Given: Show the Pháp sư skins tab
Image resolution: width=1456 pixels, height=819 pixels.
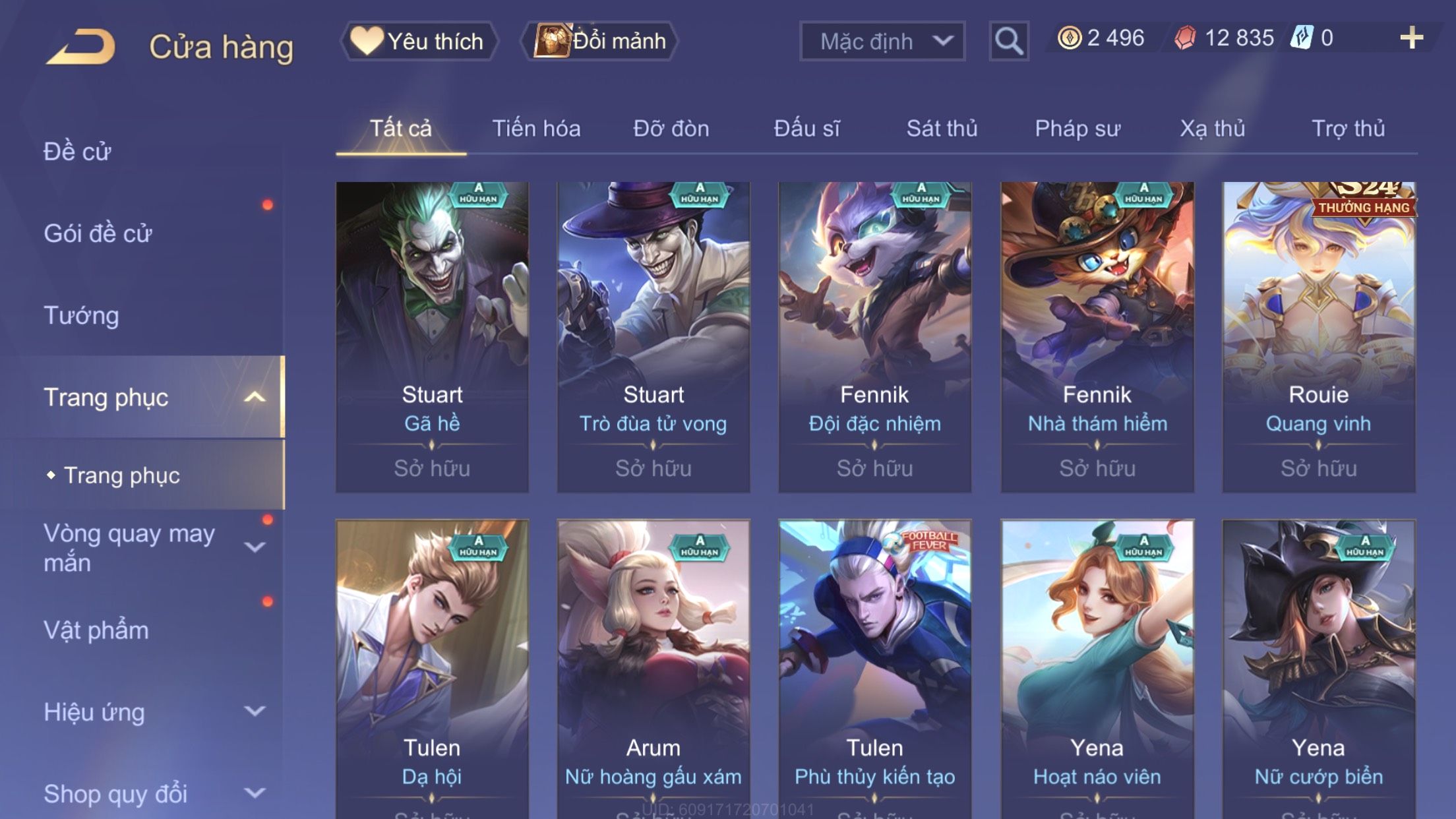Looking at the screenshot, I should [1077, 129].
